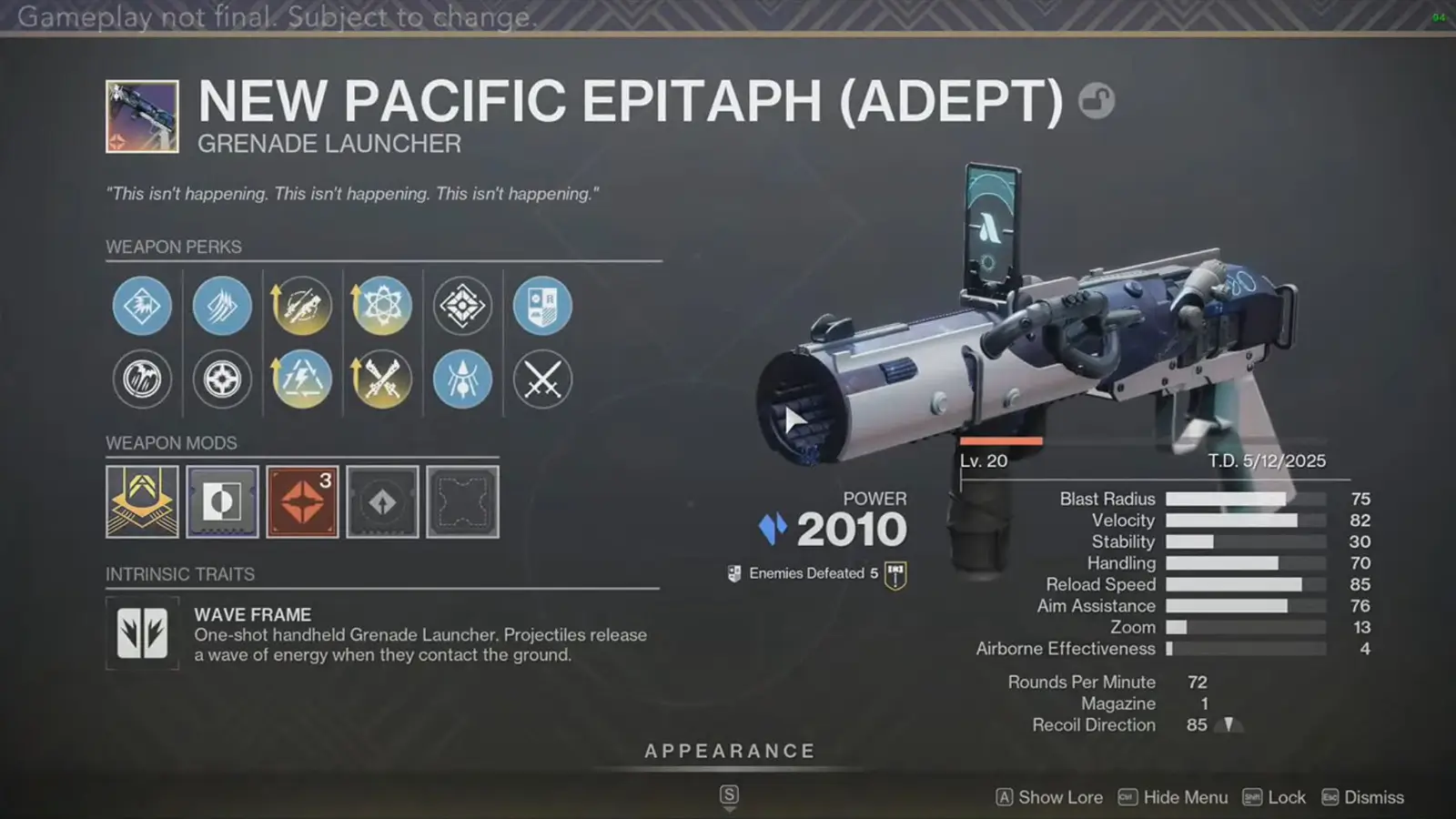Select the black-and-white shader mod slot
The image size is (1456, 819).
222,501
